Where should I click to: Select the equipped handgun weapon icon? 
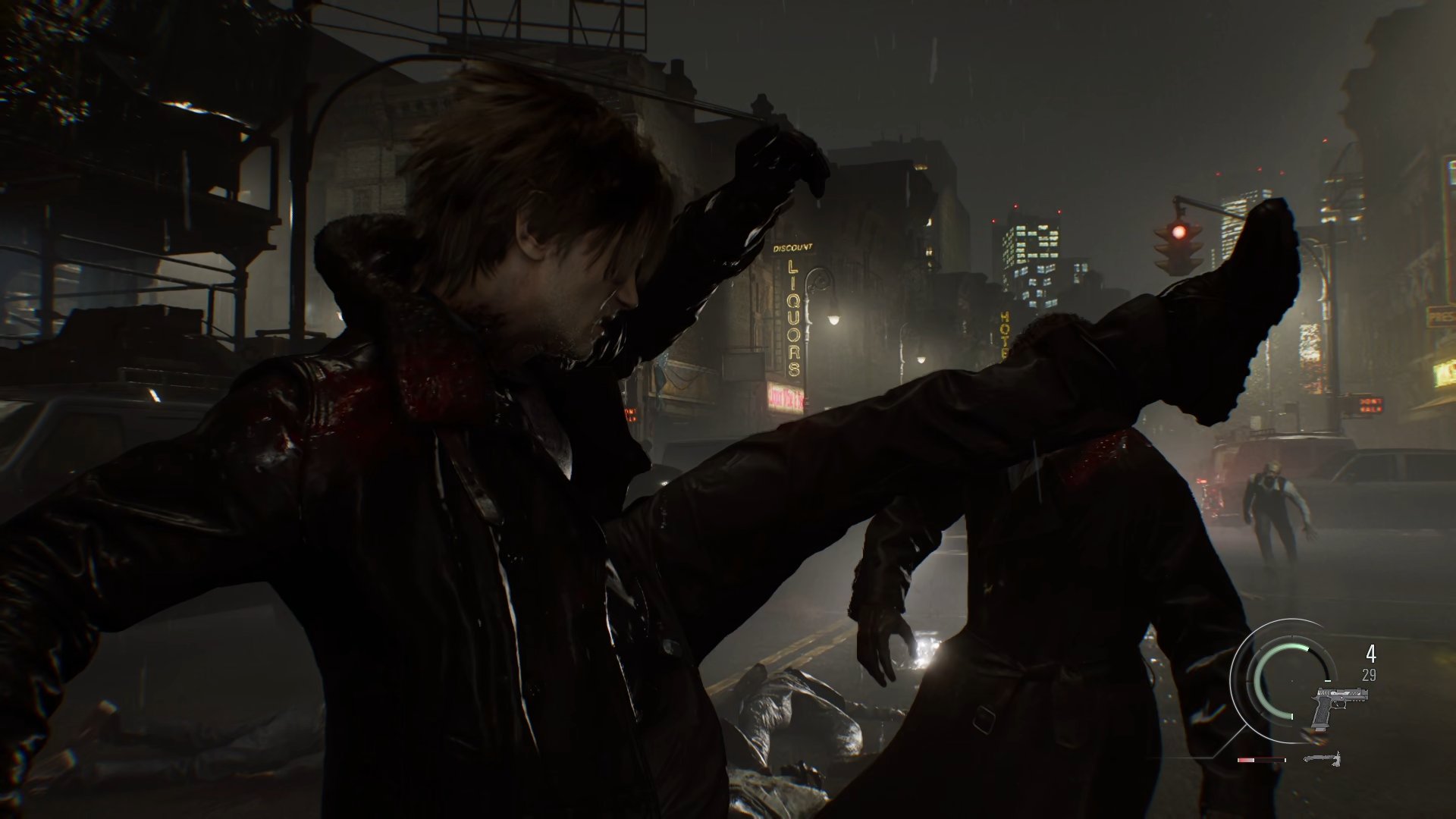coord(1341,705)
